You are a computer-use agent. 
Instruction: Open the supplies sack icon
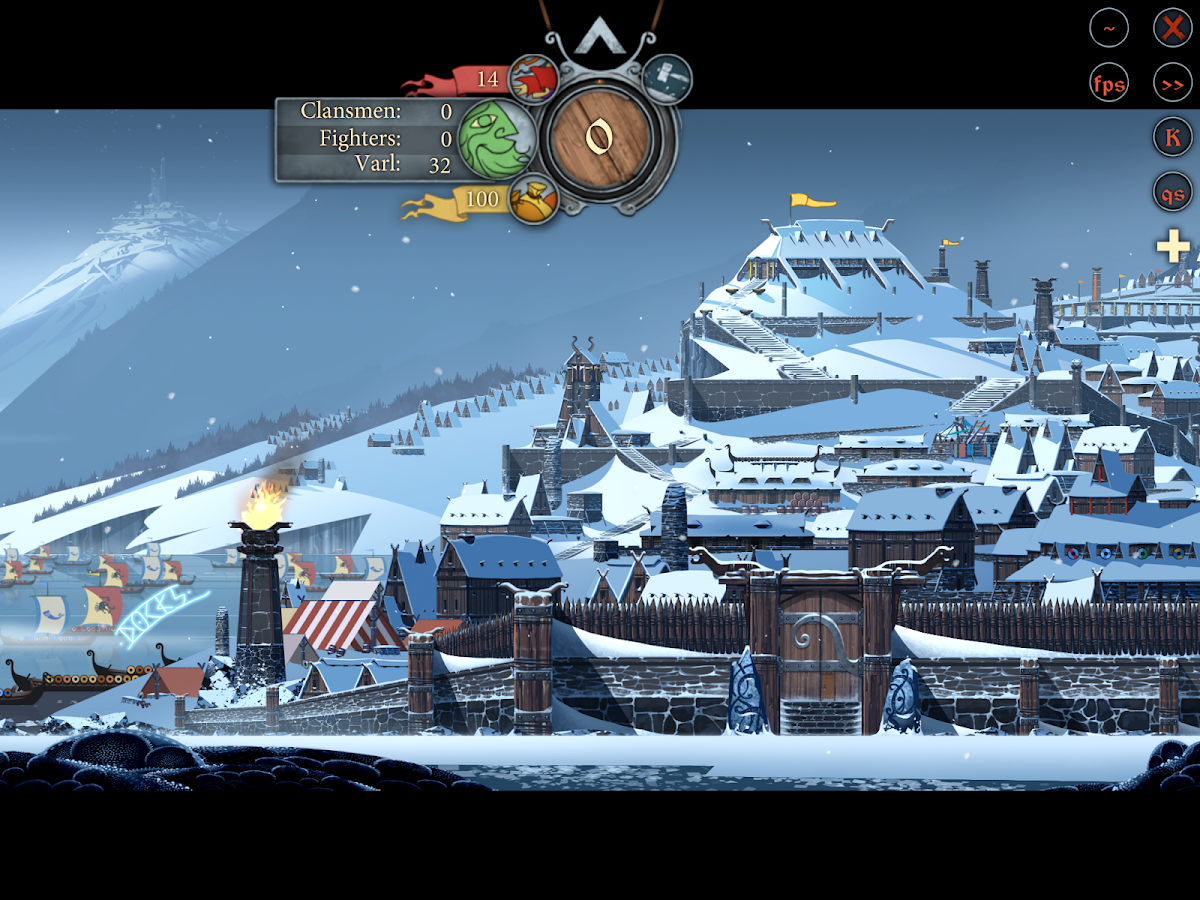click(533, 199)
